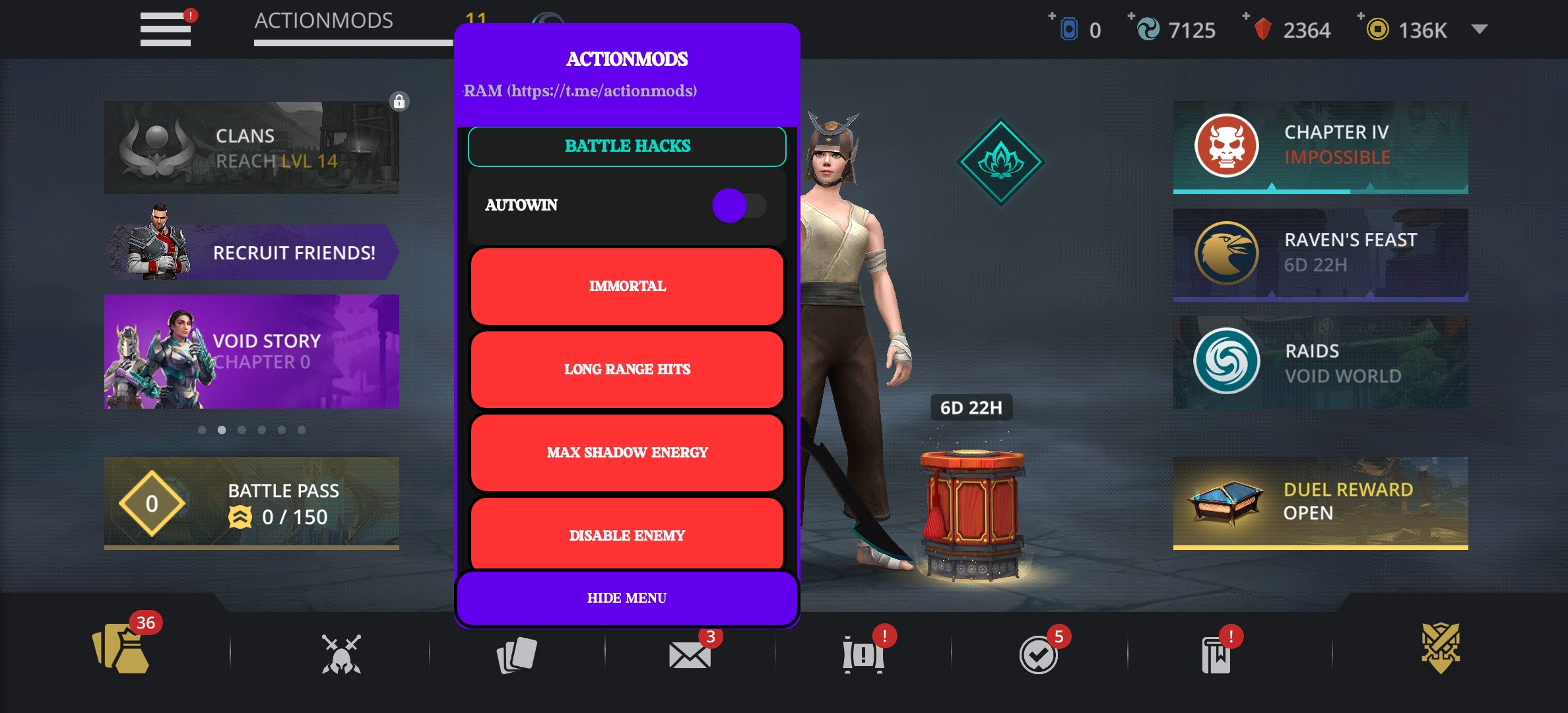Screen dimensions: 1568x713
Task: Tap the Recruit Friends banner
Action: pyautogui.click(x=251, y=252)
